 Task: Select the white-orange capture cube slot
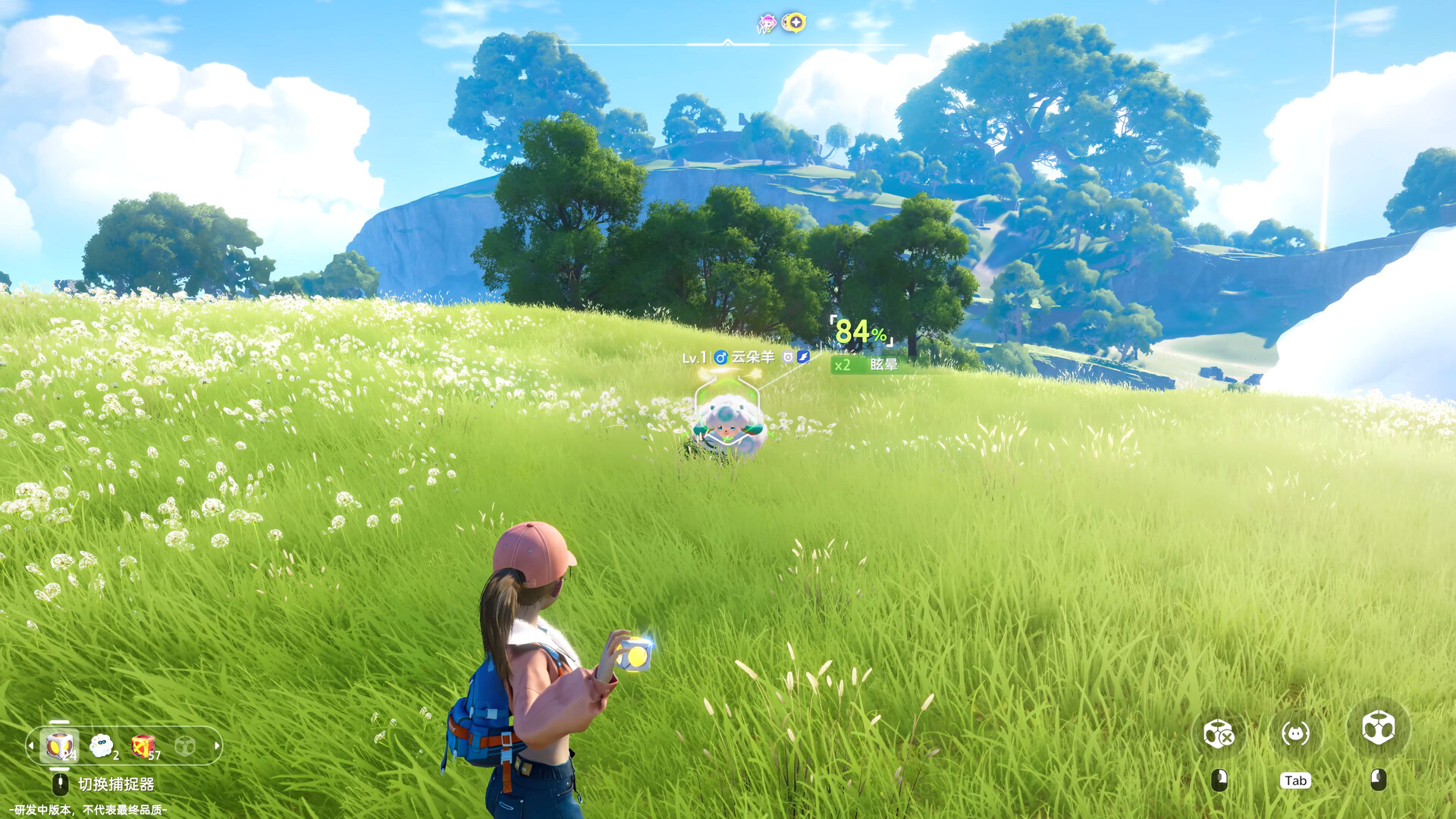point(59,746)
